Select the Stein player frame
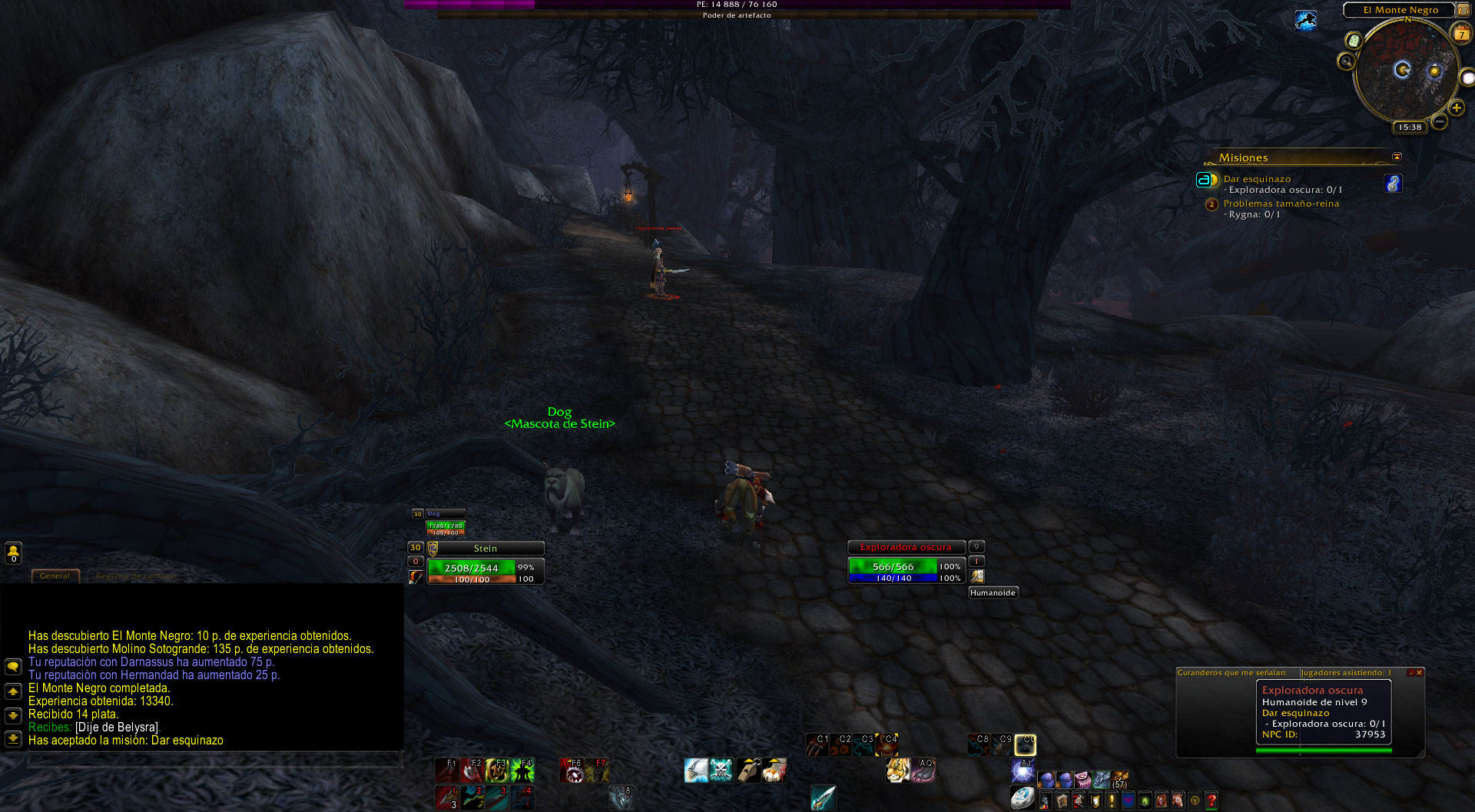 click(x=486, y=549)
